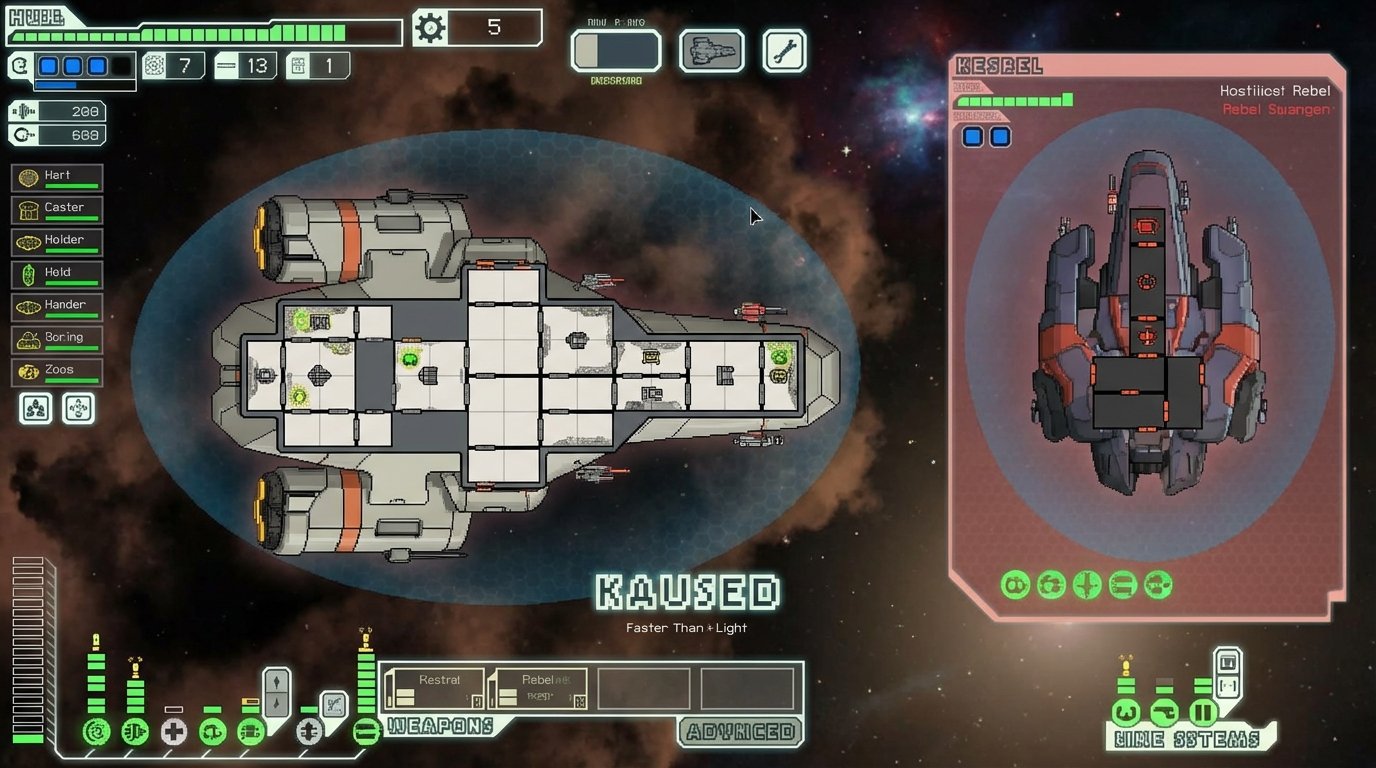Select the crew member named Hold
The width and height of the screenshot is (1376, 768).
tap(57, 274)
